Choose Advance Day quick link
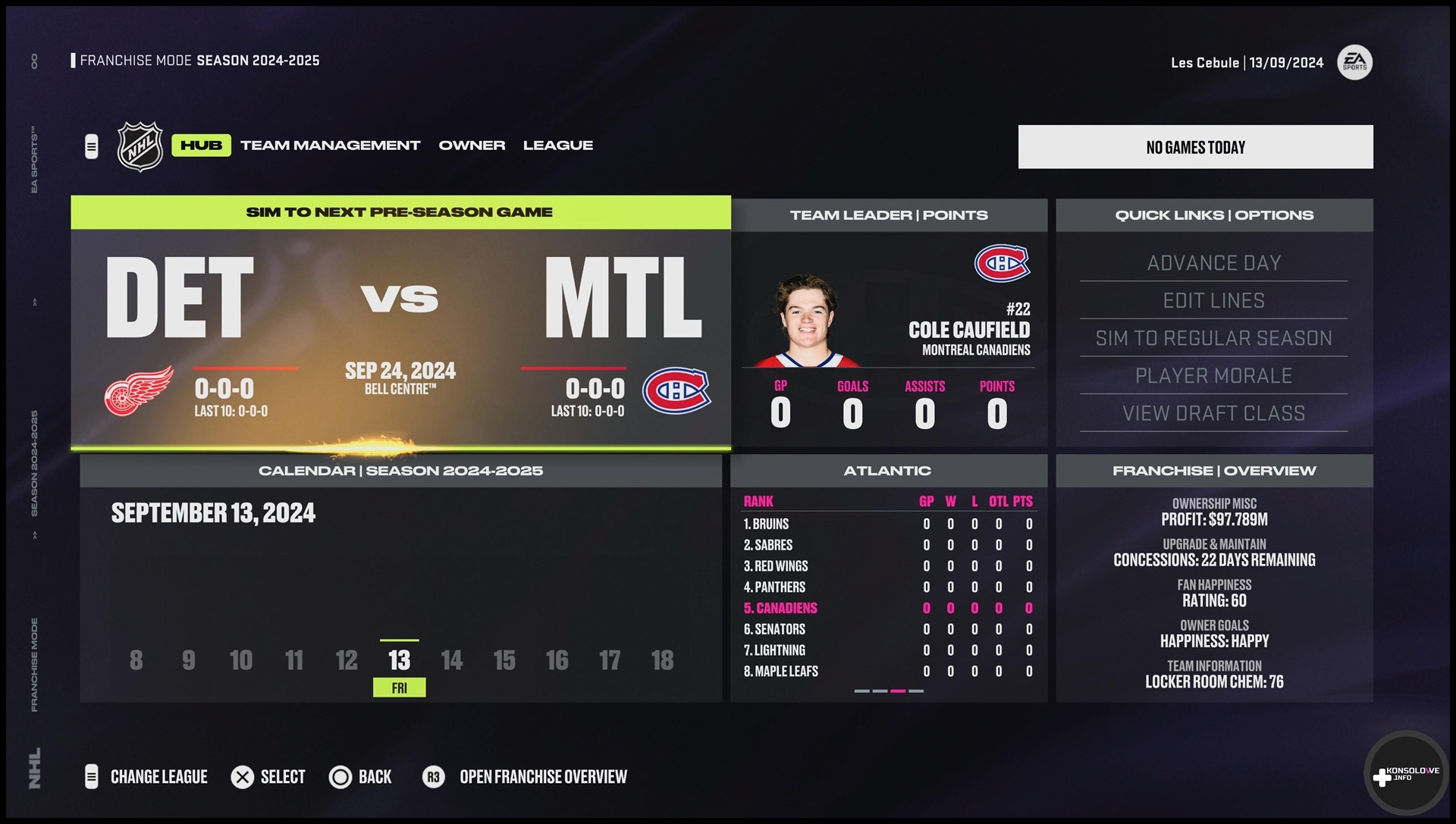Viewport: 1456px width, 824px height. [1213, 263]
